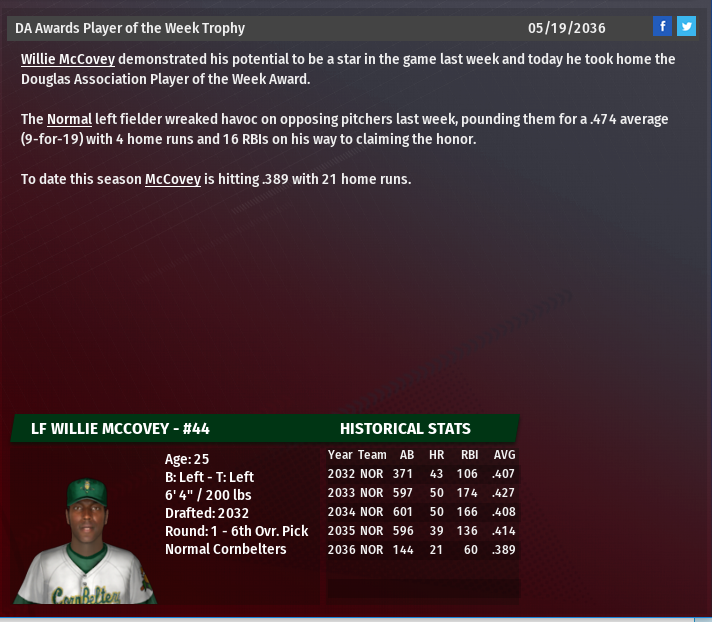View Willie McCovey's player portrait
The image size is (712, 622).
(86, 539)
